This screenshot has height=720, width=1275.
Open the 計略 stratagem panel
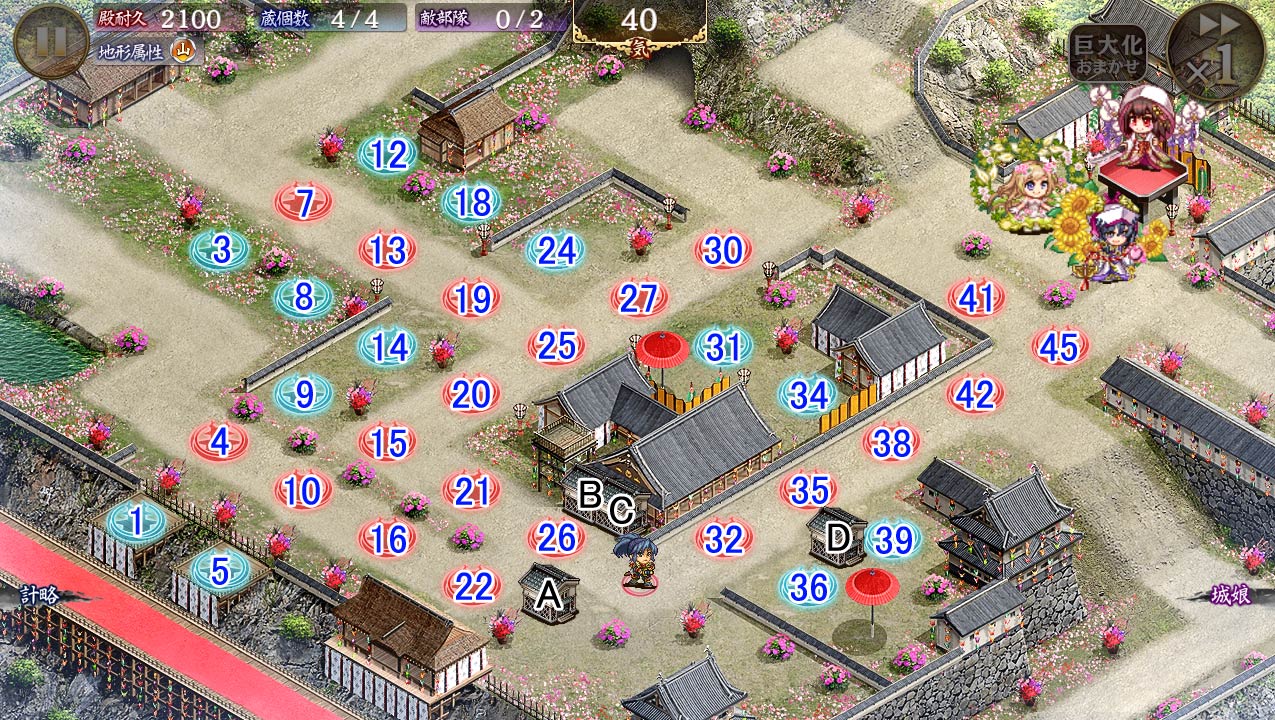click(38, 595)
